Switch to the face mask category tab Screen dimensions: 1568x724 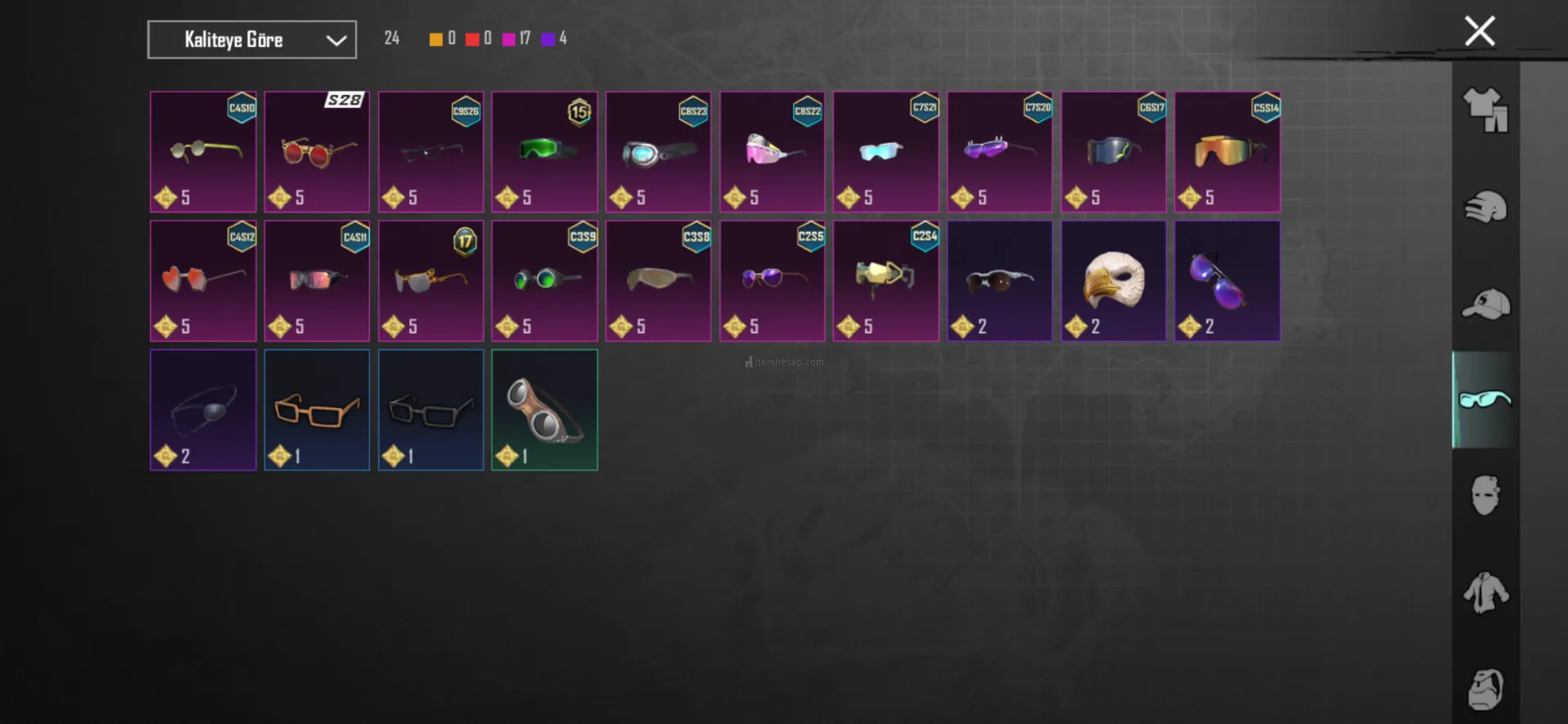tap(1485, 495)
